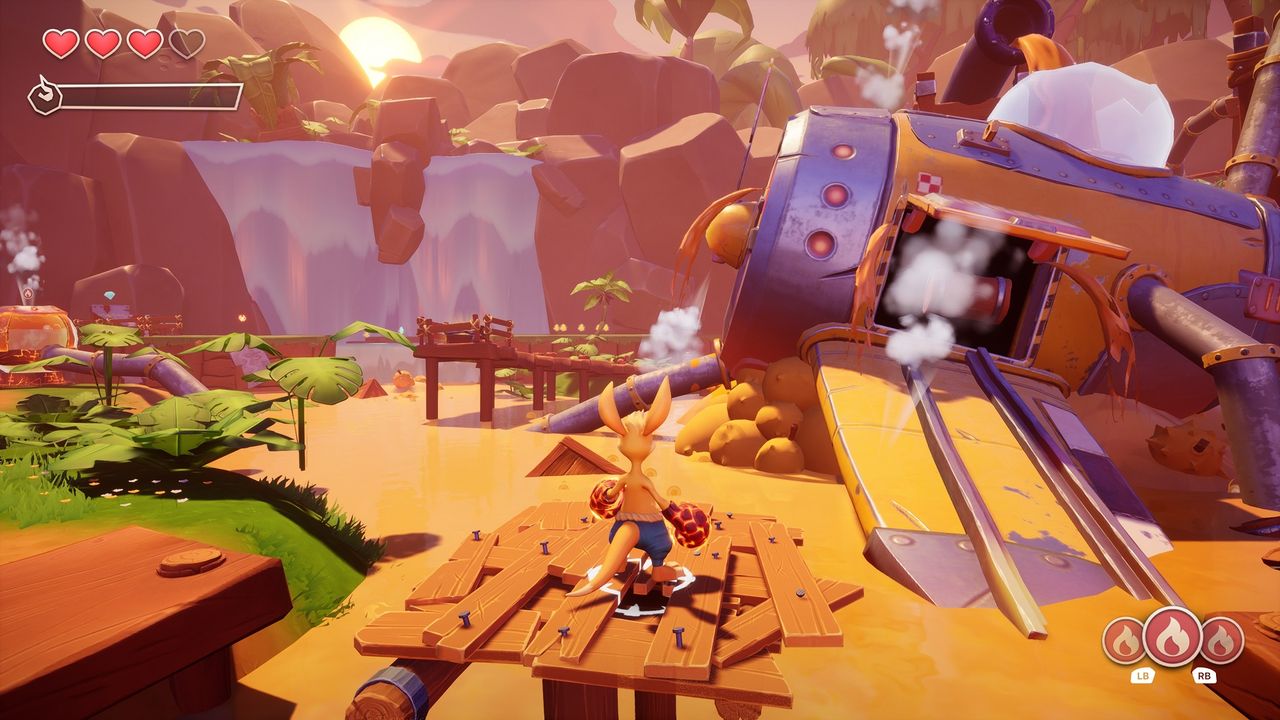Select the large center fire glove charge

point(1172,637)
